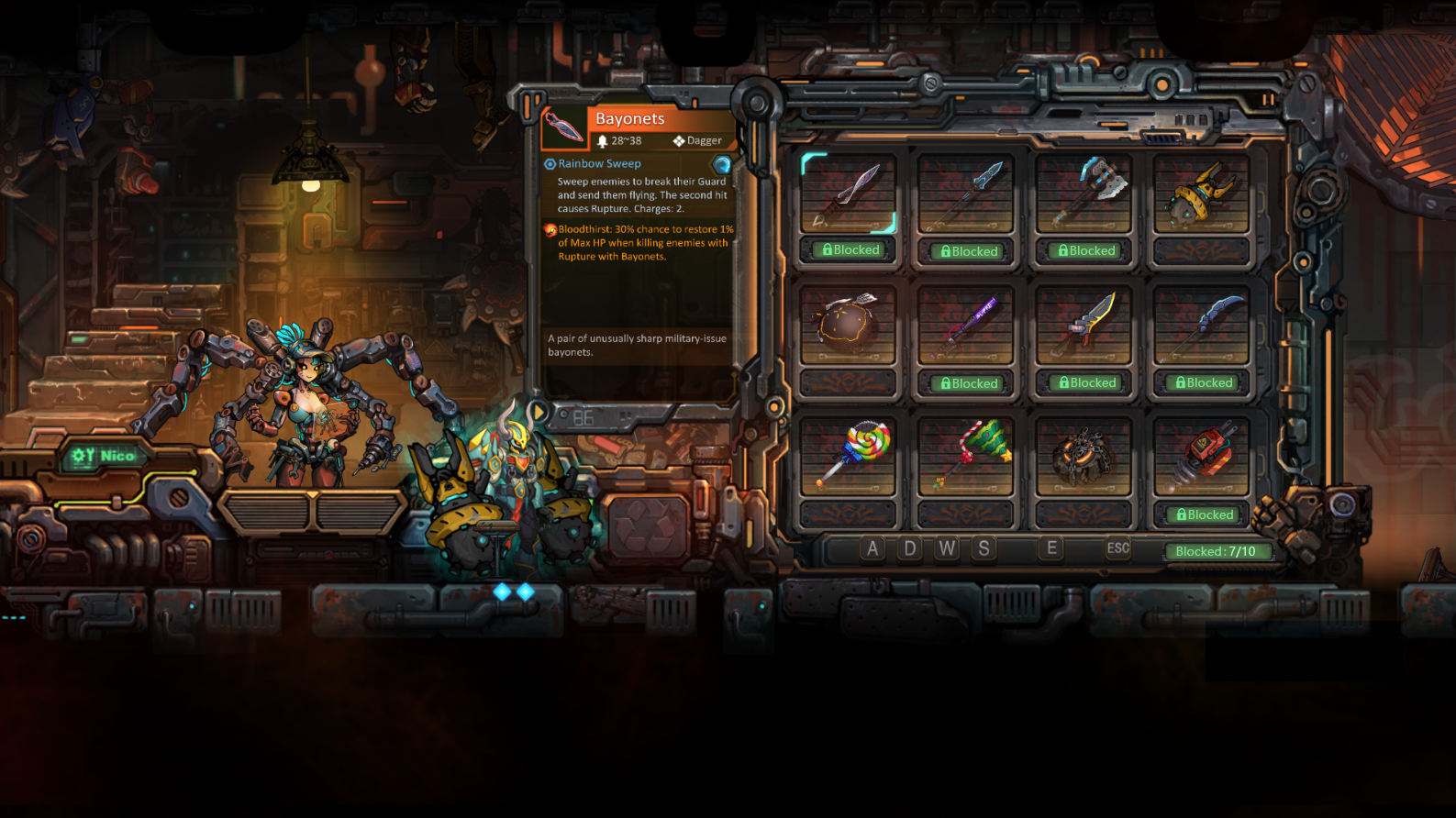
Task: Select the Bayonets dagger weapon slot
Action: [x=848, y=193]
